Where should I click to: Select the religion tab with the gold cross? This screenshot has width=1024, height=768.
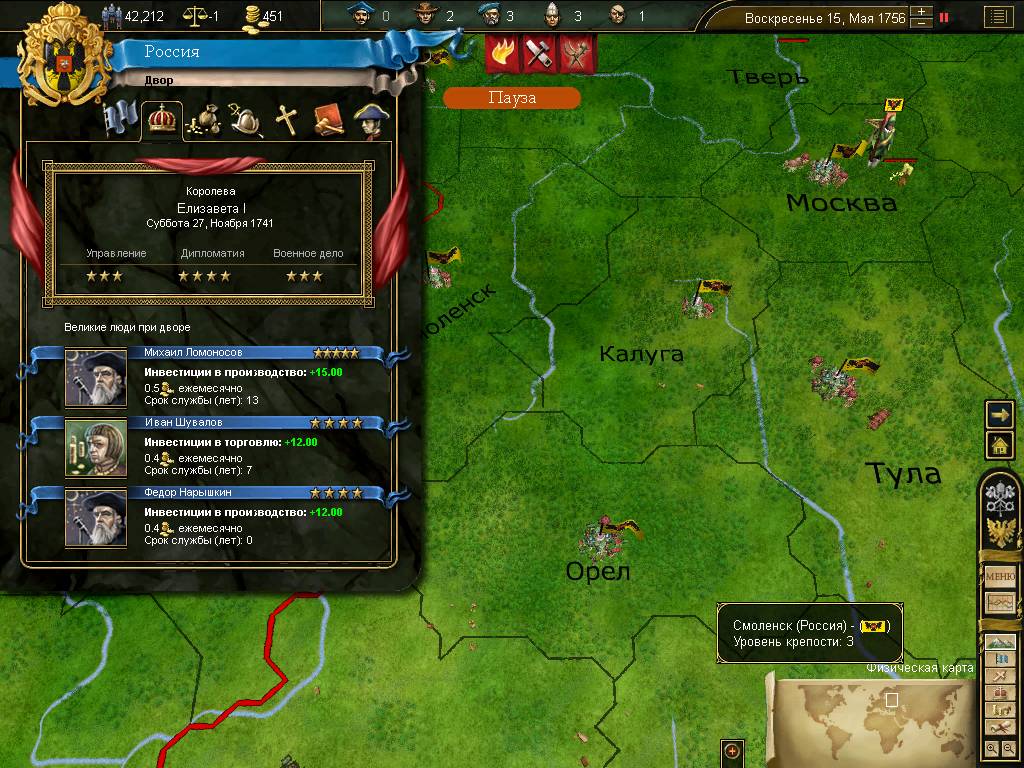click(x=287, y=121)
